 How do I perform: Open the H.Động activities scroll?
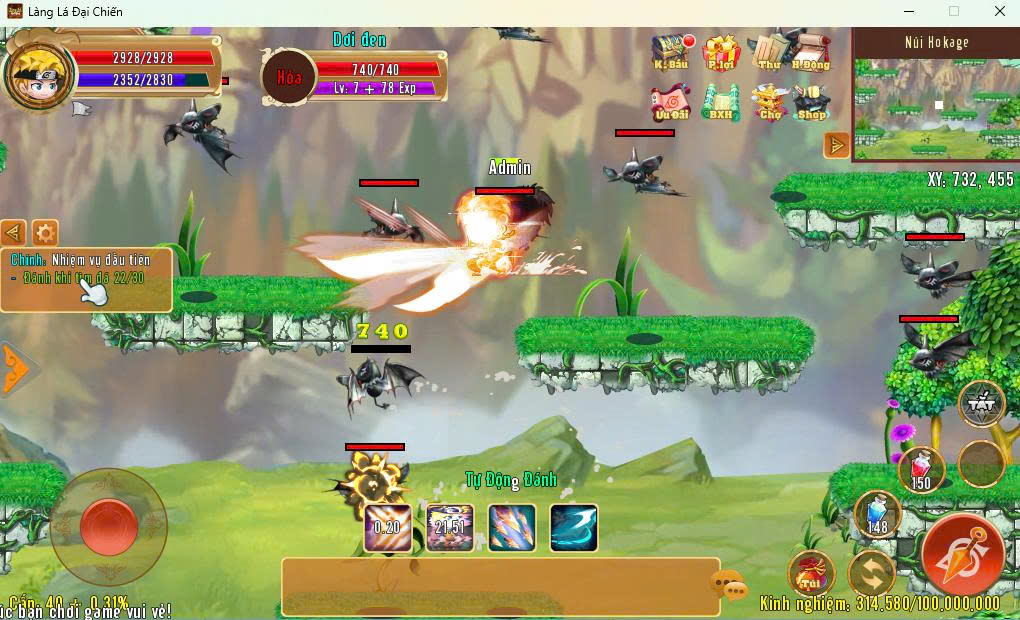[x=810, y=52]
